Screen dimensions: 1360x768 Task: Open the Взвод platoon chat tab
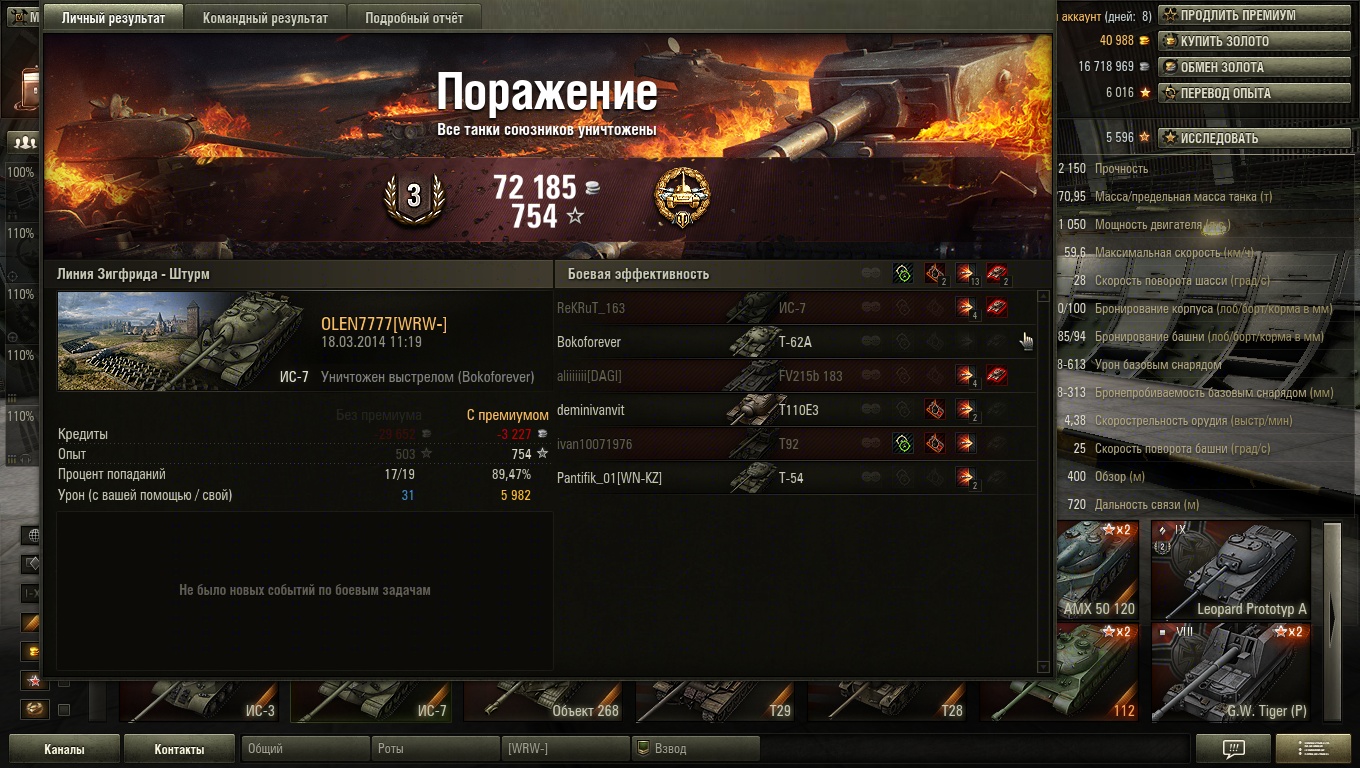coord(695,749)
